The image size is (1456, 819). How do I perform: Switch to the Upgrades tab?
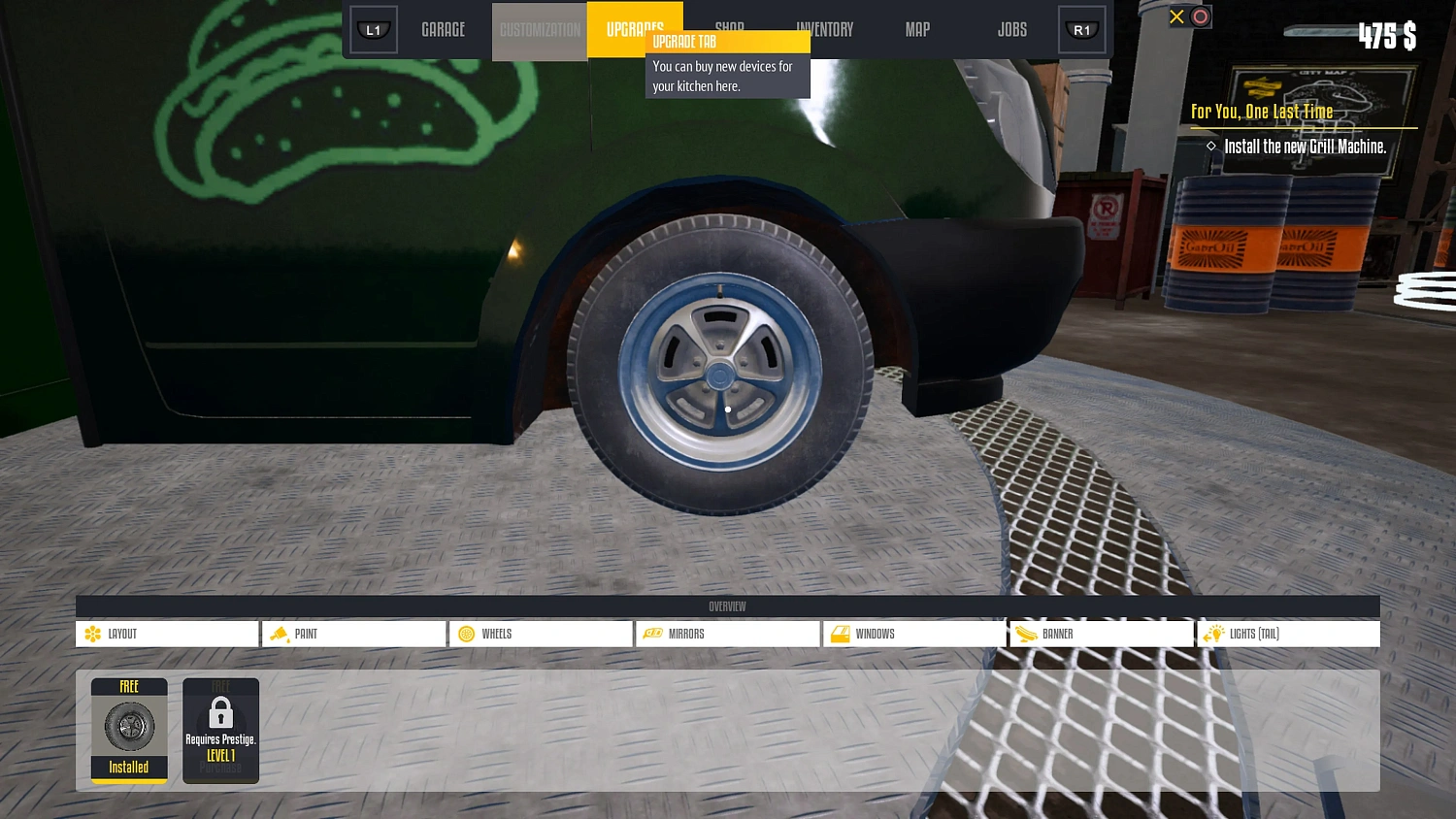pos(635,29)
